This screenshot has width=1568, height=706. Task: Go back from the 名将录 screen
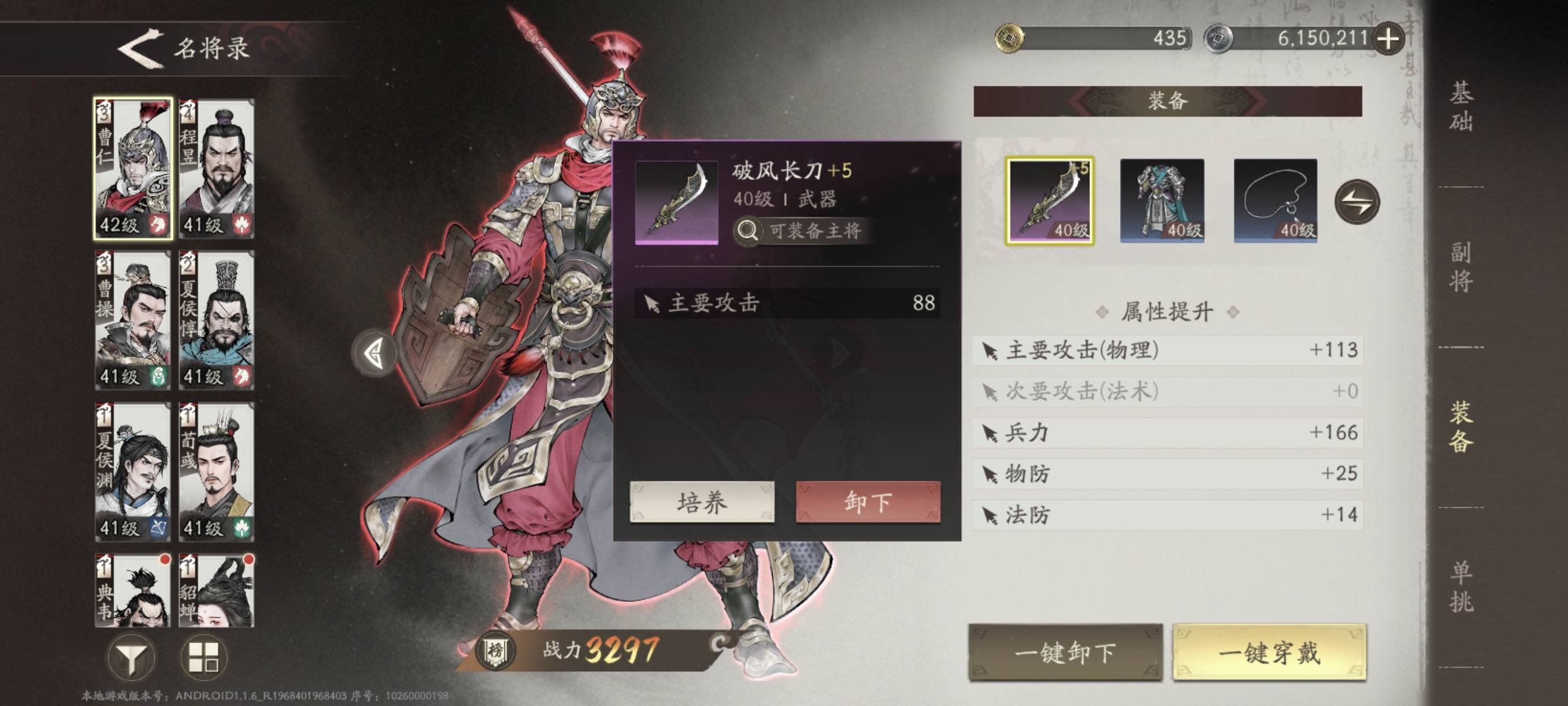[x=141, y=49]
